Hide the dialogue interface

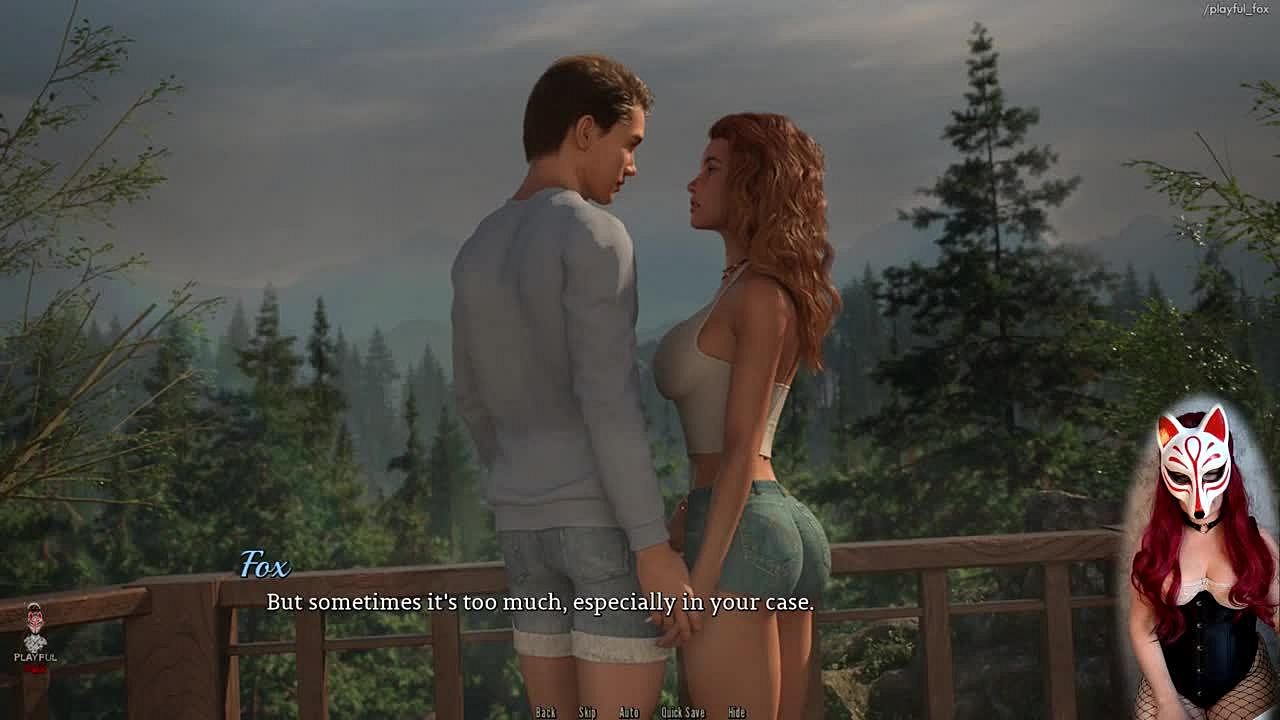tap(737, 712)
